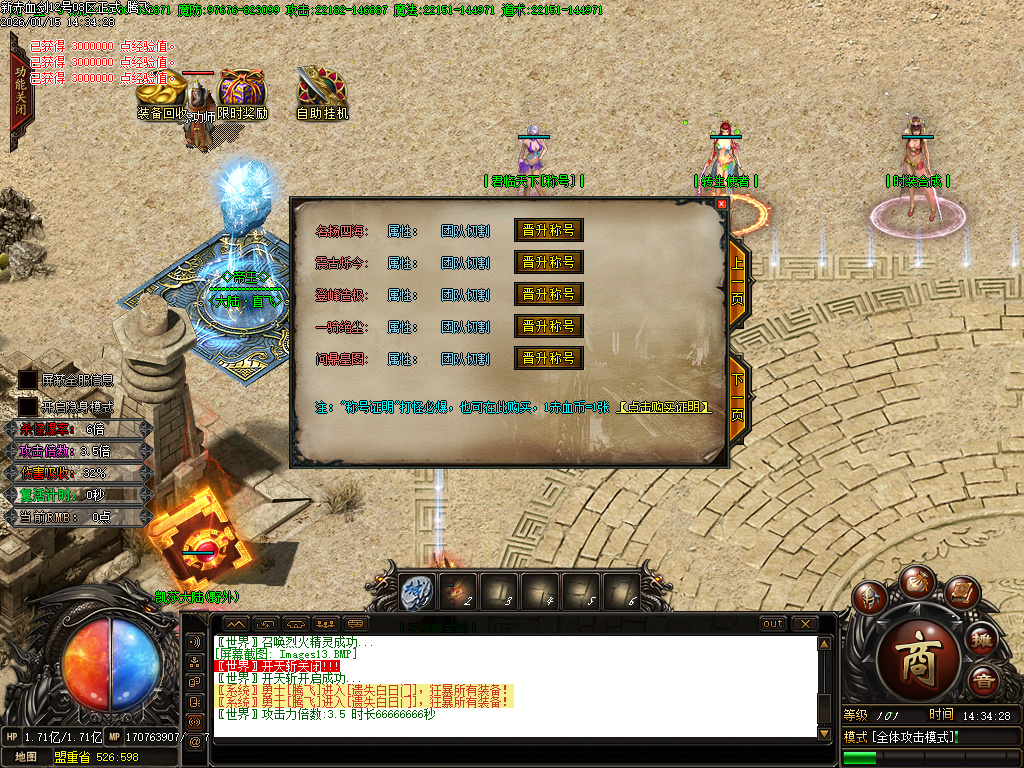Tick the 屏蔽全服信息 checkbox
Screen dimensions: 1024x768
click(28, 380)
